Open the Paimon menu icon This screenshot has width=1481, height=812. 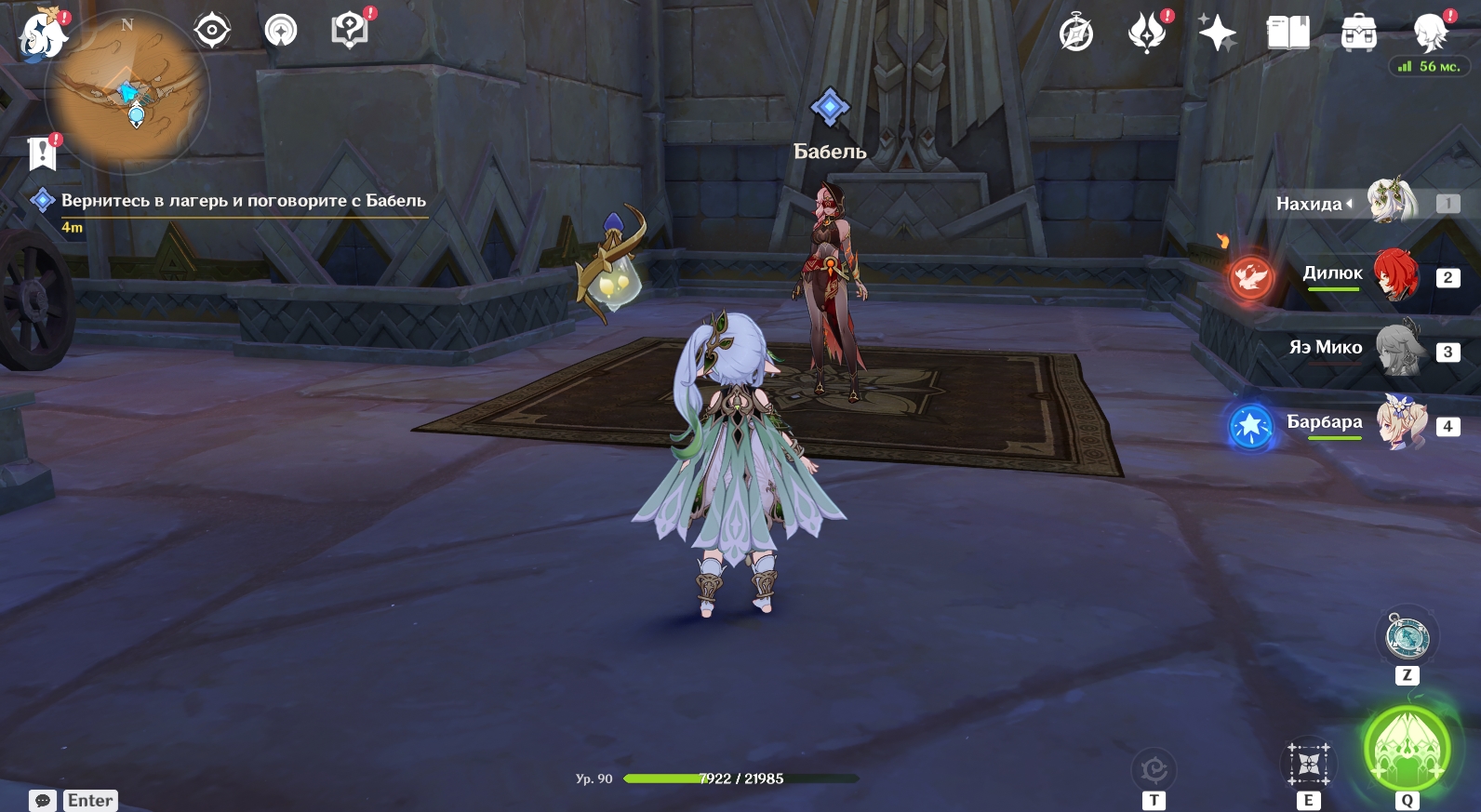[43, 35]
